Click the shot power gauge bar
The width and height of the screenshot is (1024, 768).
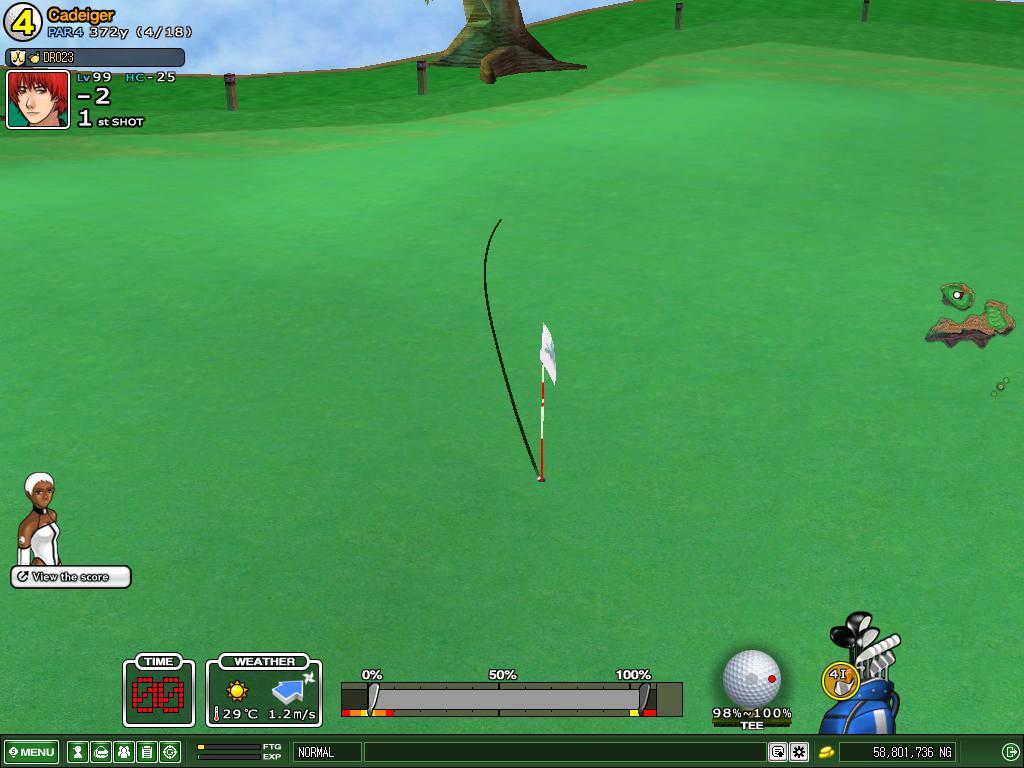click(510, 698)
